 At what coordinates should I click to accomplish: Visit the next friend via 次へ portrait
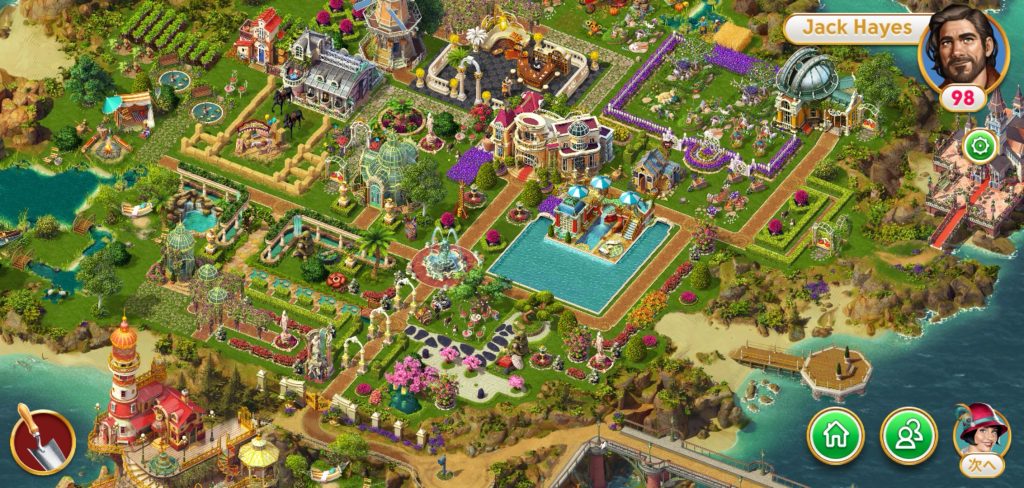point(981,436)
